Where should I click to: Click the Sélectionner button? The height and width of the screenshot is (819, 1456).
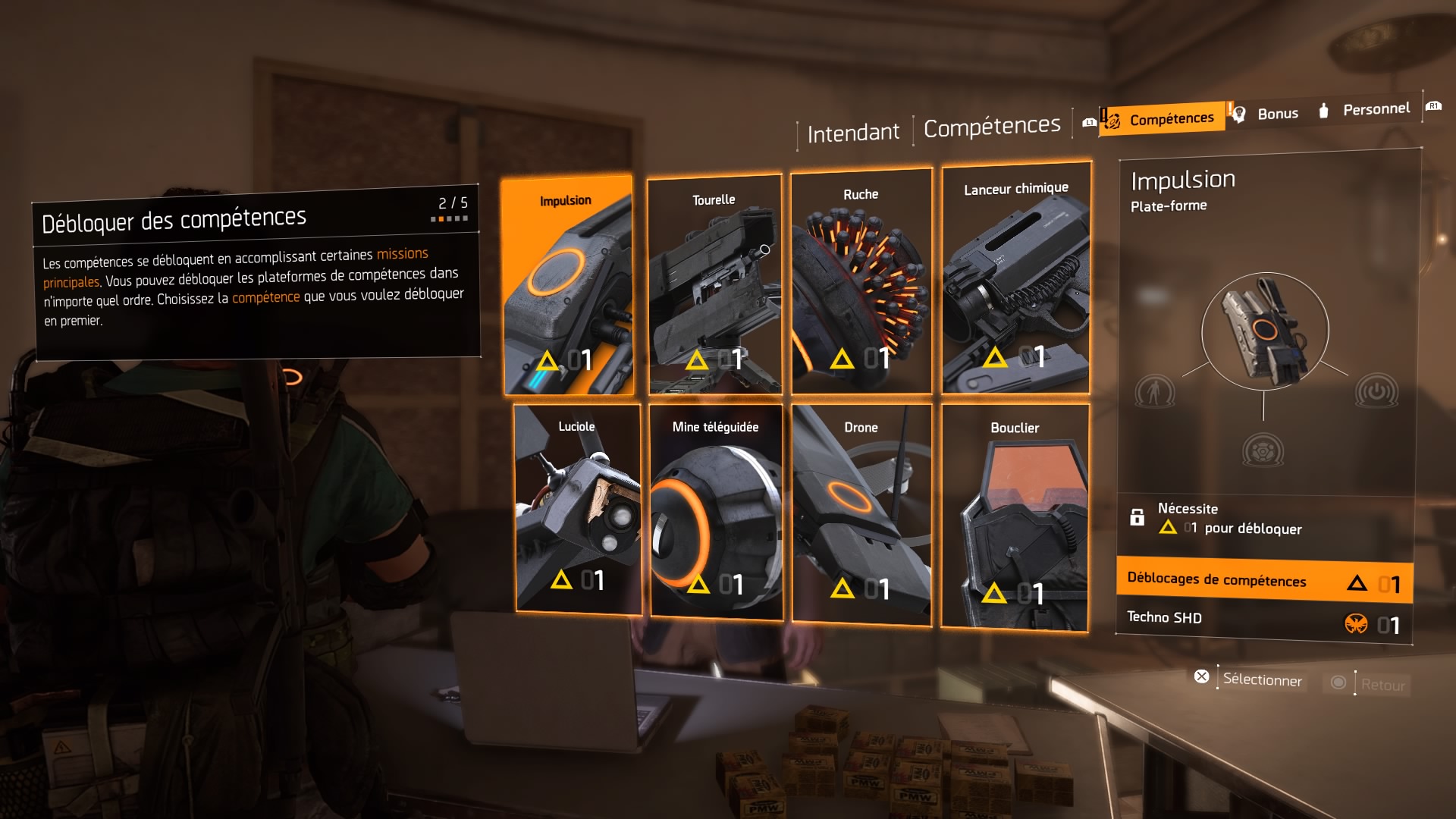point(1261,681)
